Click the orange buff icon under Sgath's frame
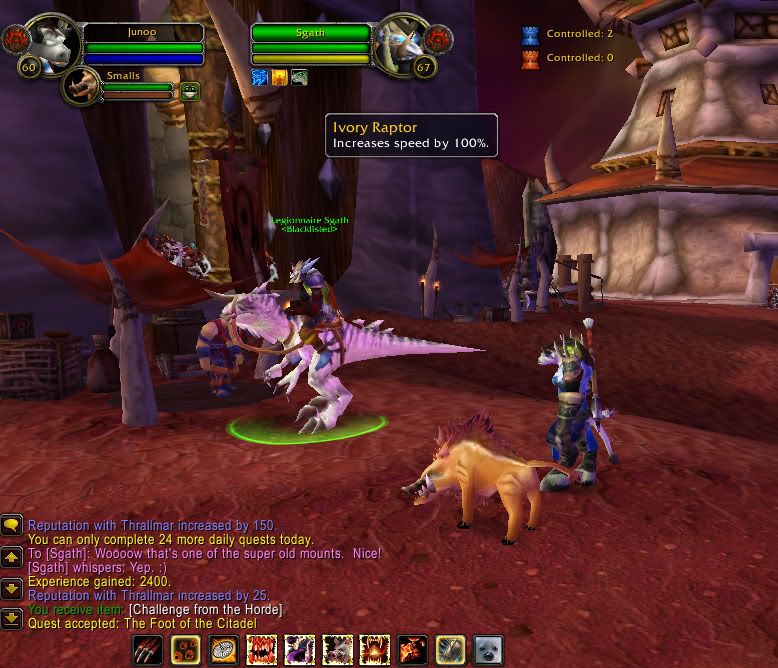This screenshot has width=778, height=668. [x=279, y=77]
